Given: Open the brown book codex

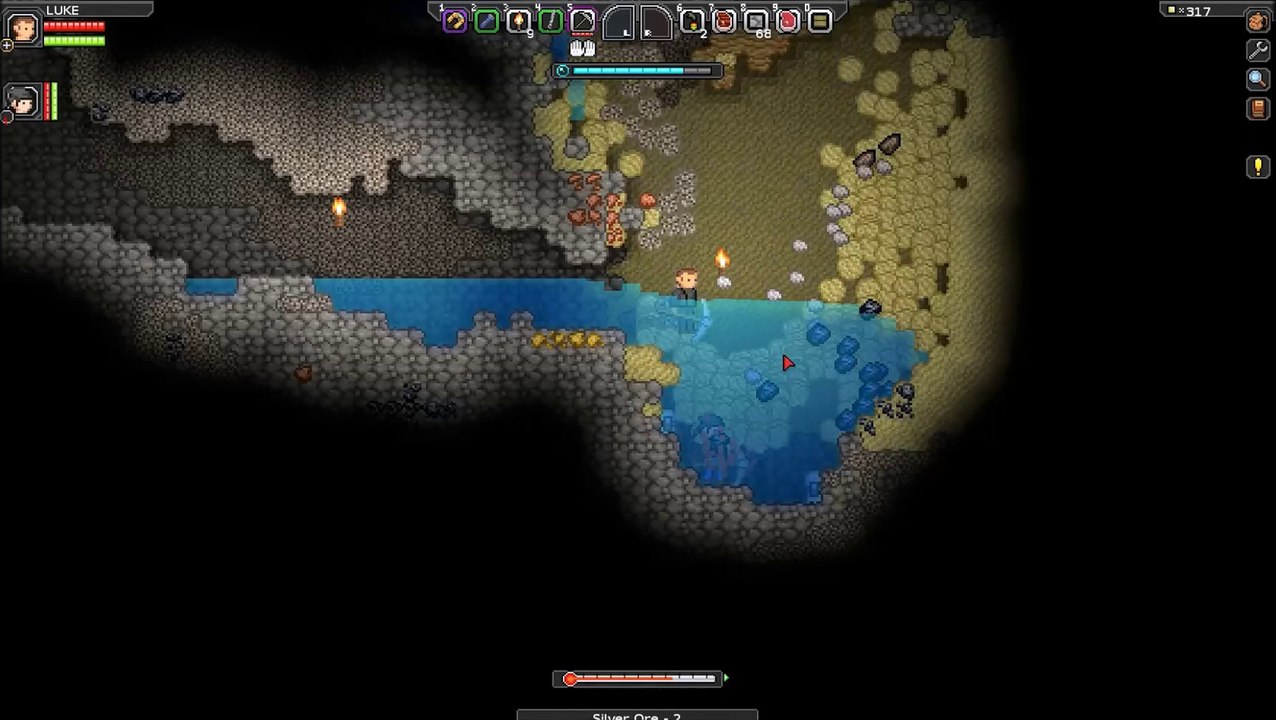Looking at the screenshot, I should pos(1258,108).
